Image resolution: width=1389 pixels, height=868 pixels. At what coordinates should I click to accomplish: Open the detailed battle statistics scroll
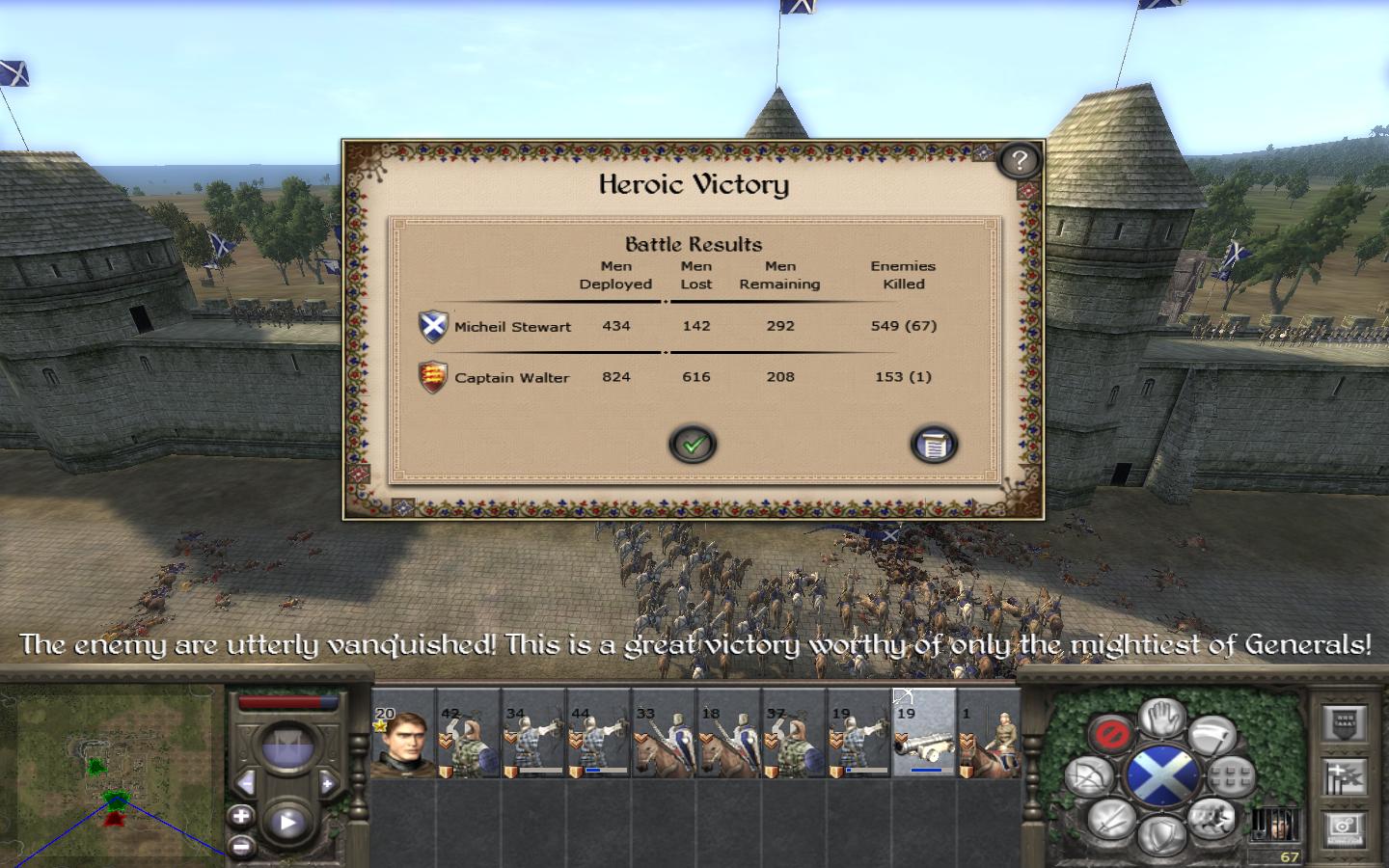coord(933,444)
